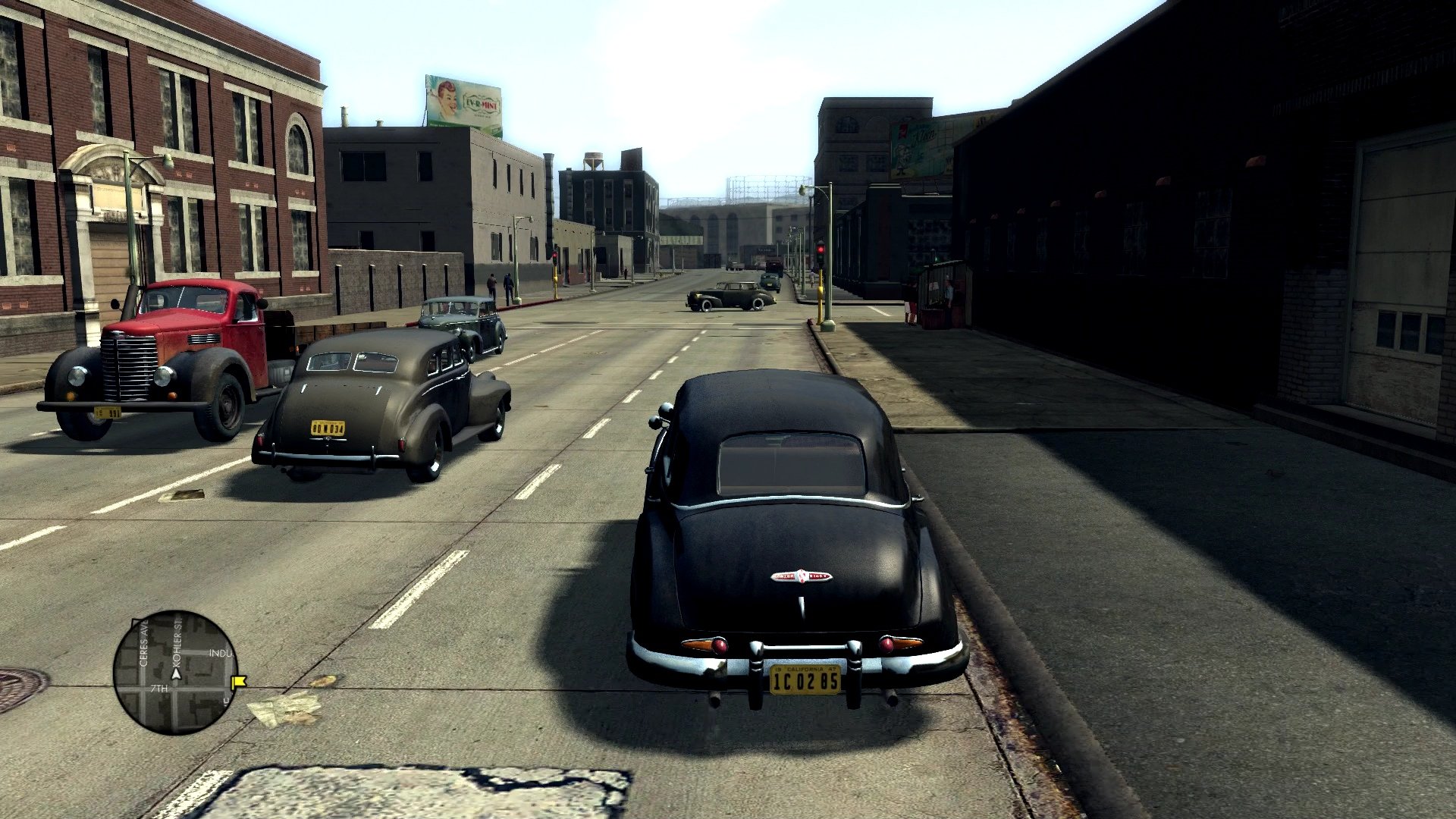Viewport: 1456px width, 819px height.
Task: Click the 7TH street label on minimap
Action: [x=160, y=689]
